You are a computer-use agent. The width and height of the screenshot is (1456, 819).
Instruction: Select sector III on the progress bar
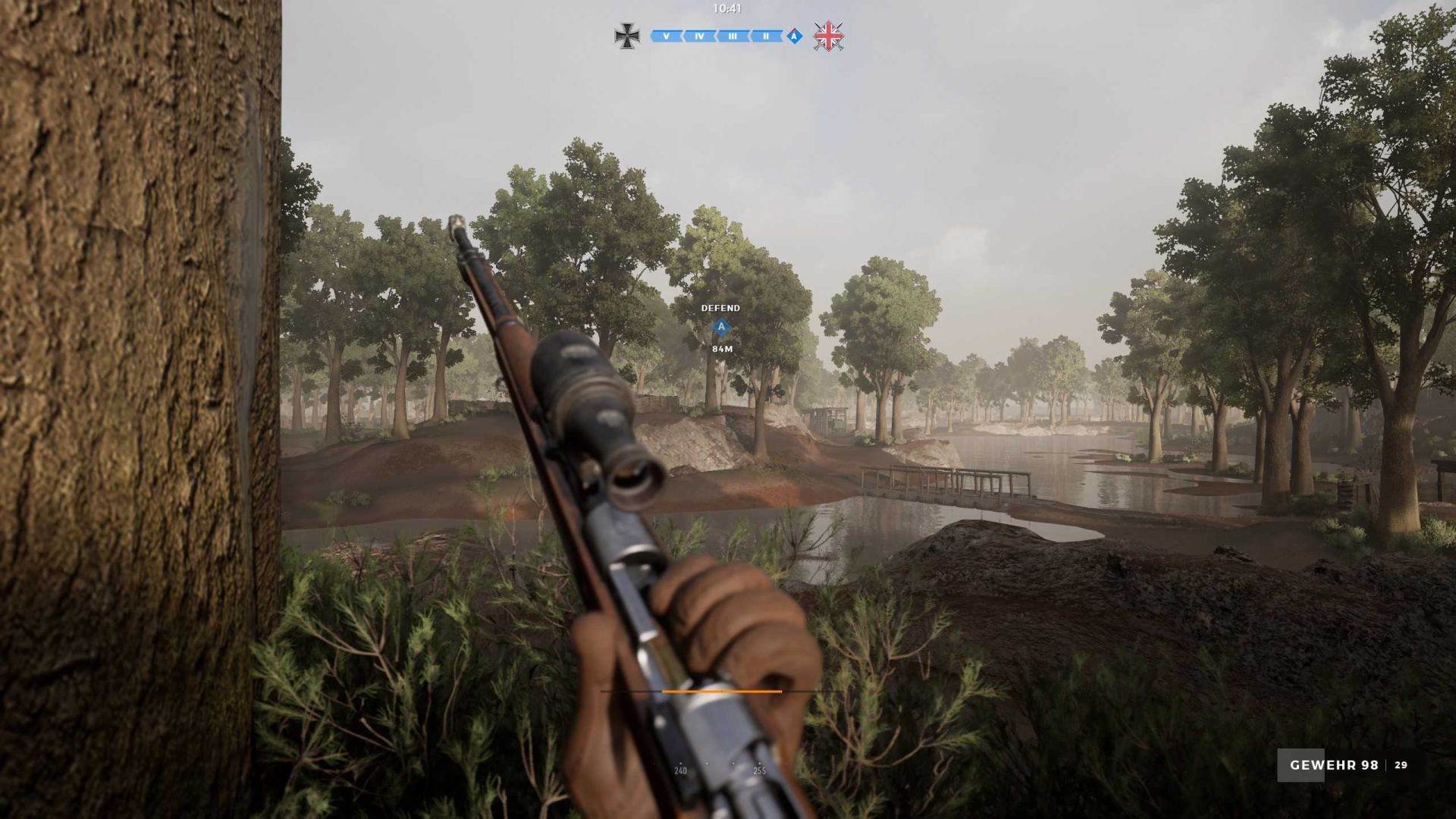733,36
